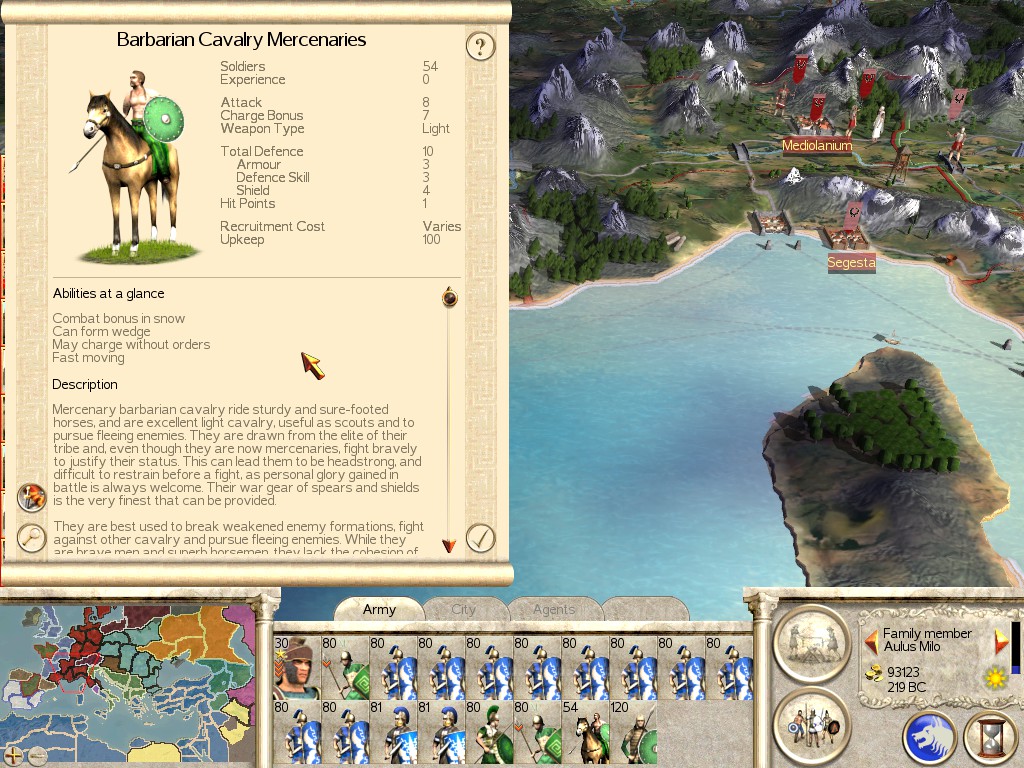
Task: Zoom in the minimap with the plus button
Action: [x=13, y=756]
